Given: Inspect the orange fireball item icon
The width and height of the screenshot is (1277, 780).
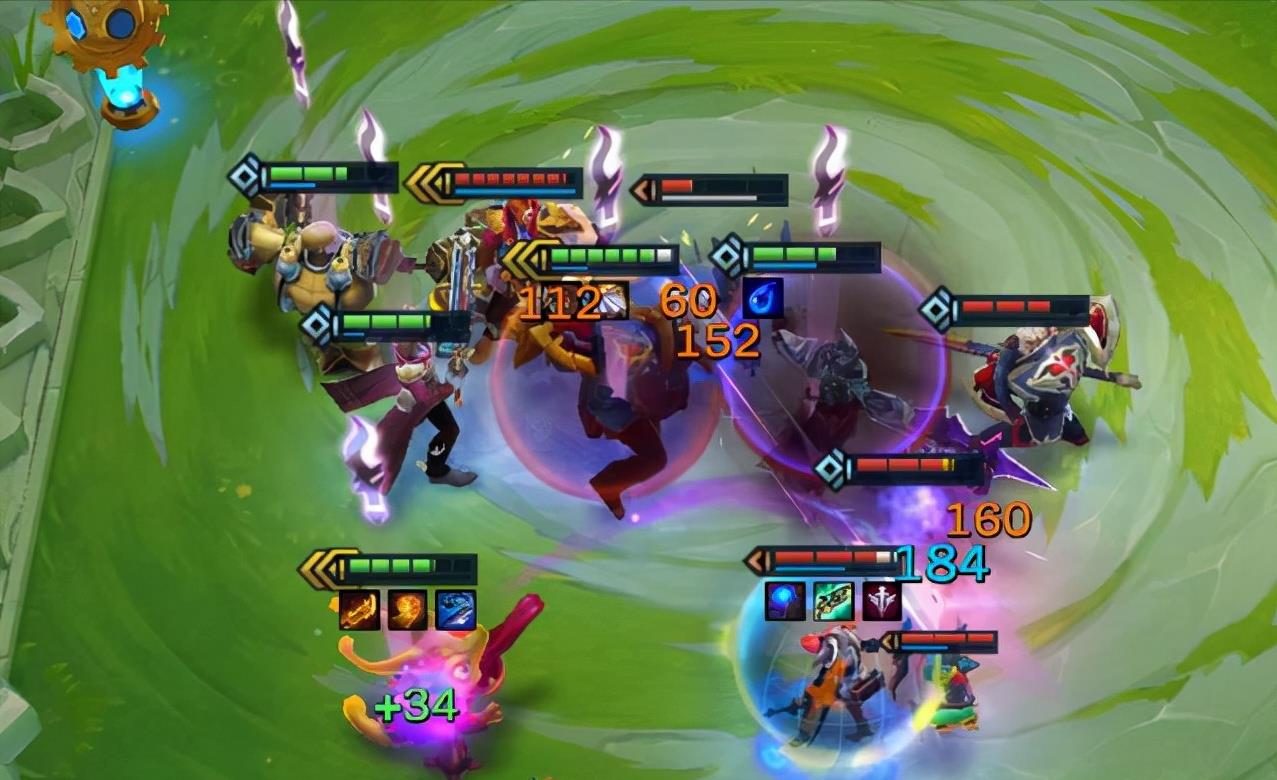Looking at the screenshot, I should coord(408,610).
